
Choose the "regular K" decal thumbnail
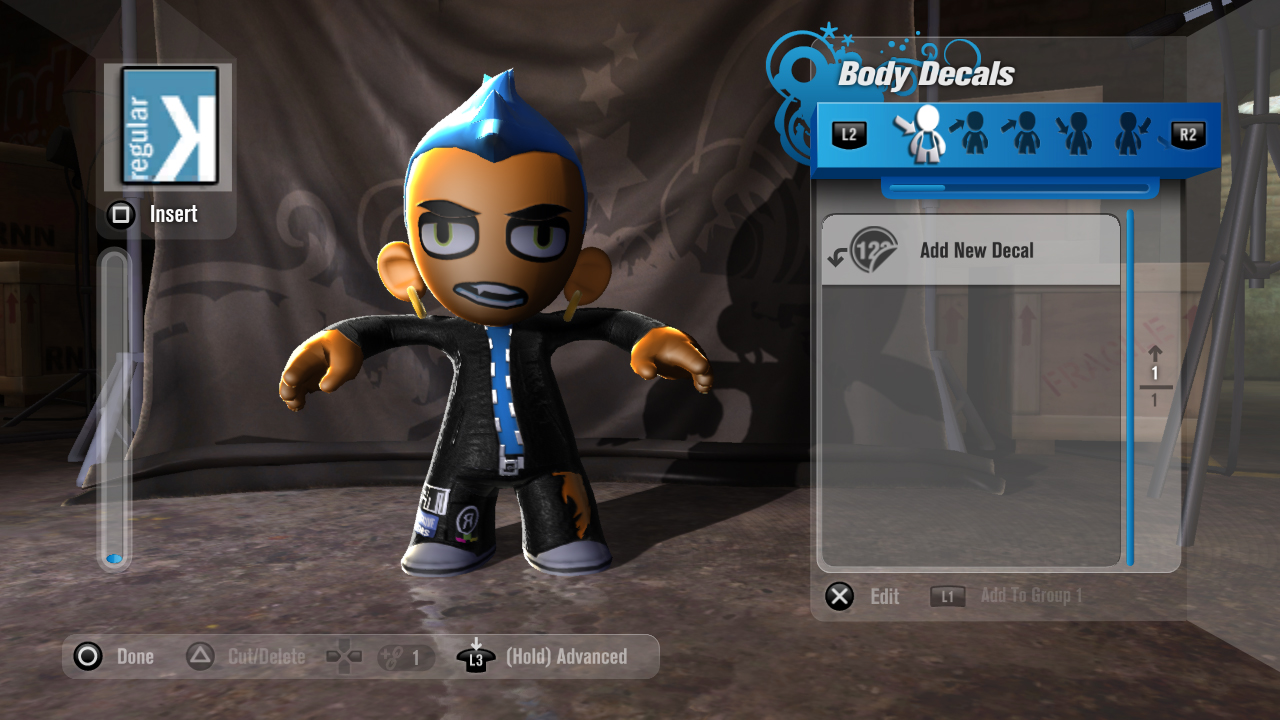pyautogui.click(x=170, y=126)
